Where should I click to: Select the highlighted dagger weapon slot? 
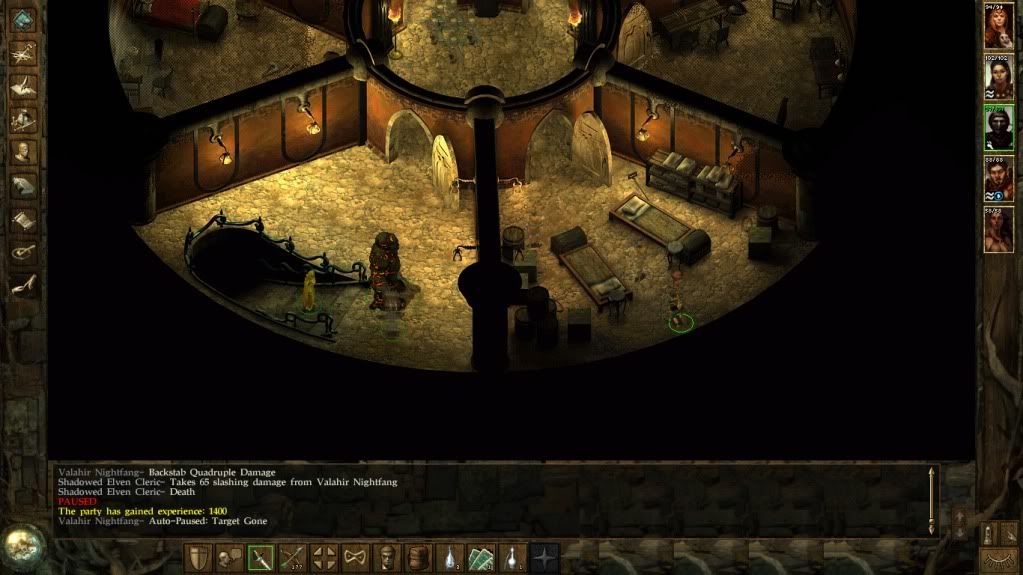point(261,558)
